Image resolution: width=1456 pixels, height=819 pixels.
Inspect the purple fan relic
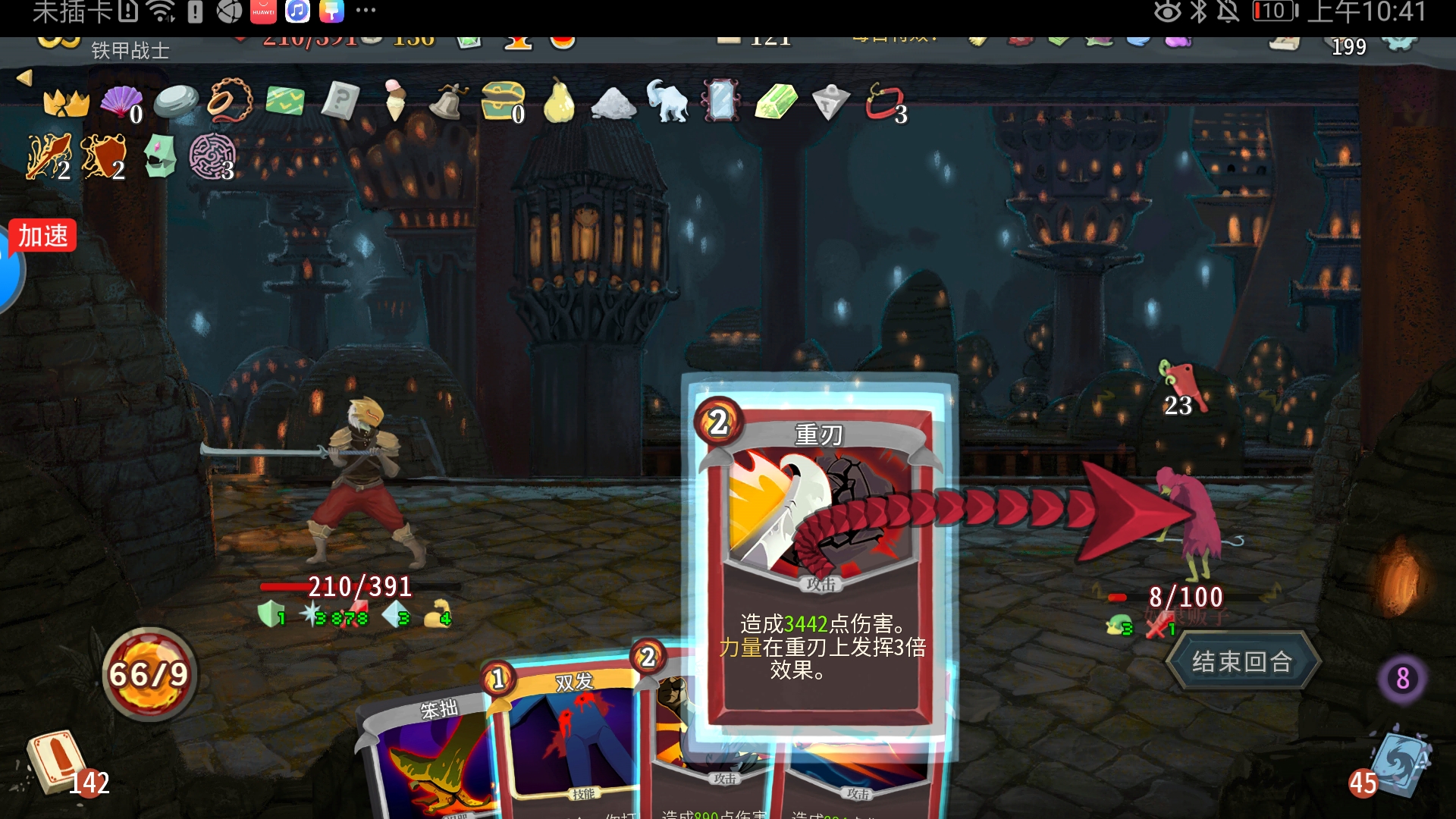coord(121,101)
